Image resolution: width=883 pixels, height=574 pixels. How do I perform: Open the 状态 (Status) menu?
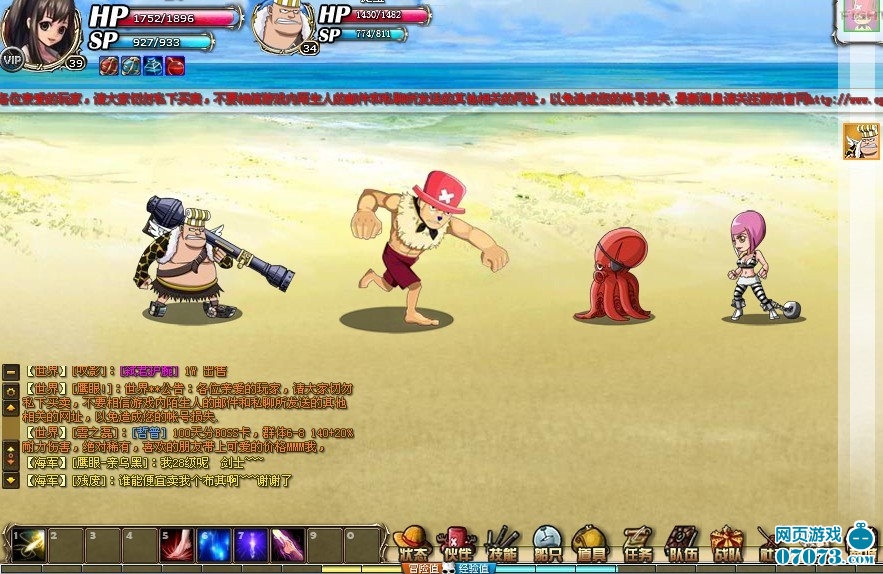click(x=412, y=544)
